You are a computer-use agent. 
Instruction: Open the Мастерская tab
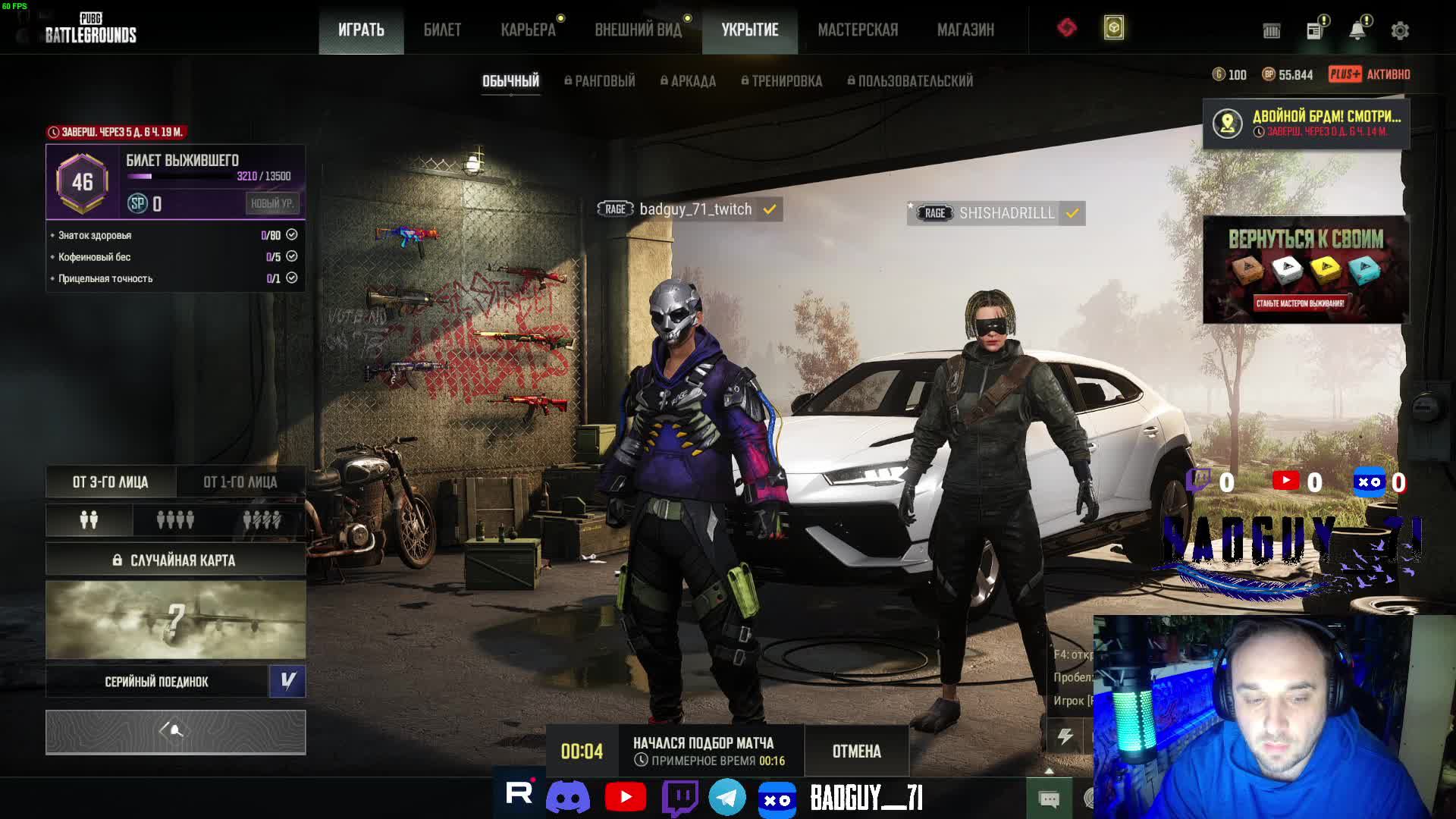tap(858, 30)
